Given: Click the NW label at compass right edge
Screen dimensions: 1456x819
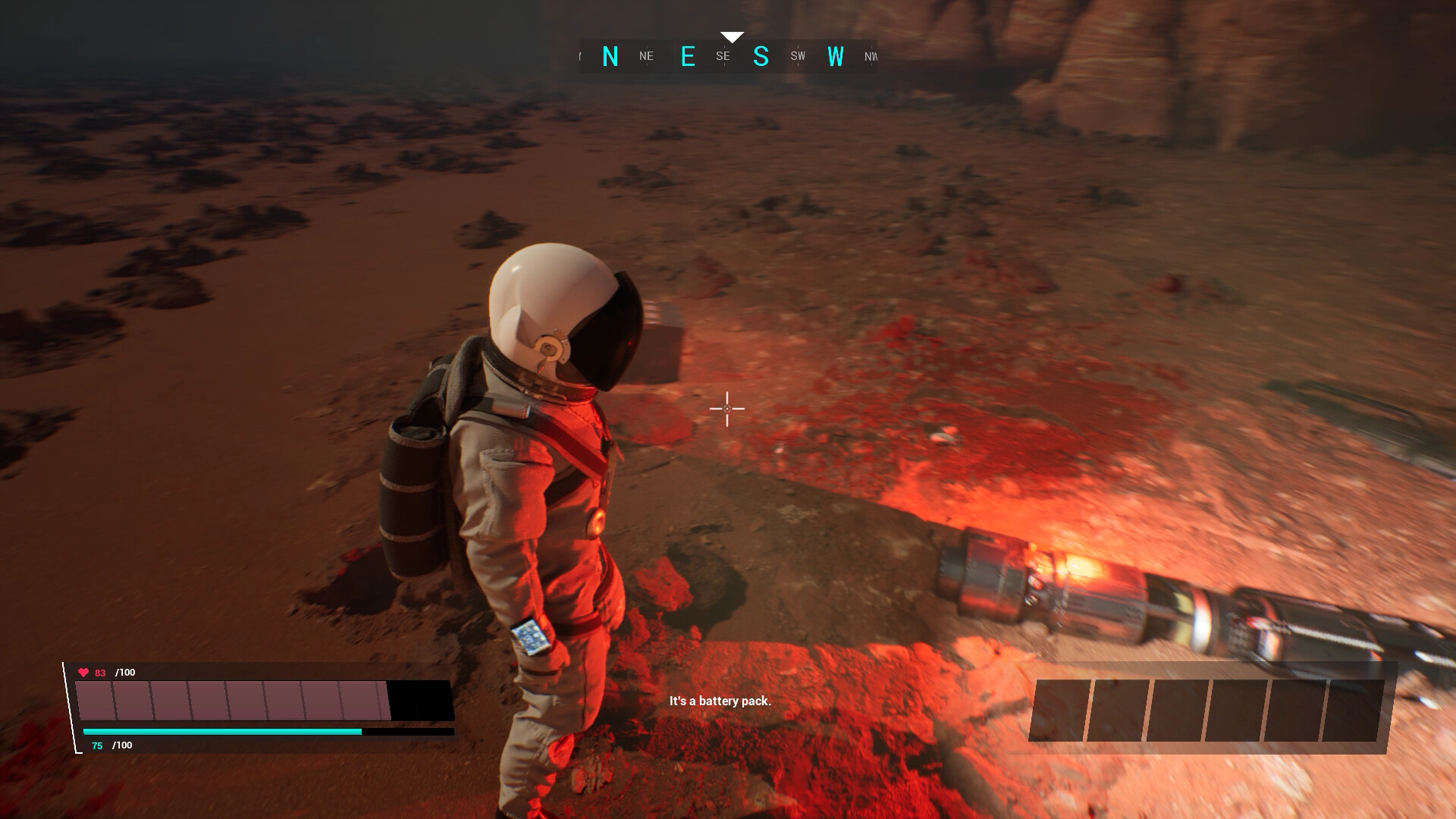Looking at the screenshot, I should tap(871, 56).
